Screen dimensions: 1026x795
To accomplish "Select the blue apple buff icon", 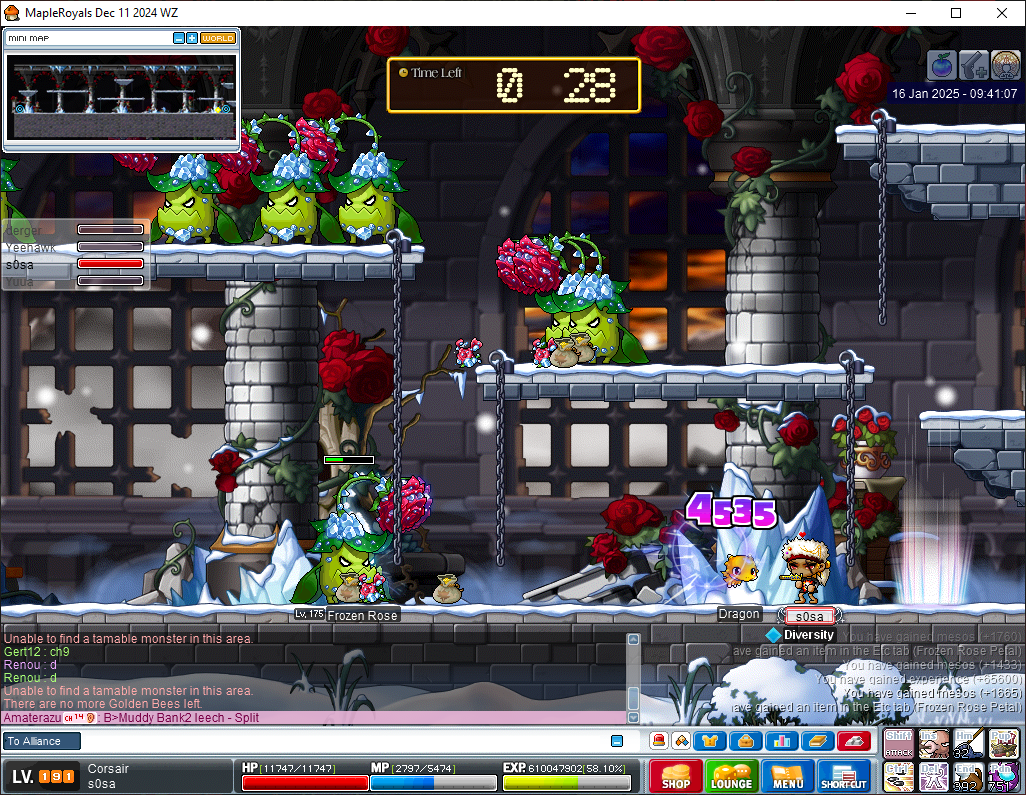I will pyautogui.click(x=942, y=65).
